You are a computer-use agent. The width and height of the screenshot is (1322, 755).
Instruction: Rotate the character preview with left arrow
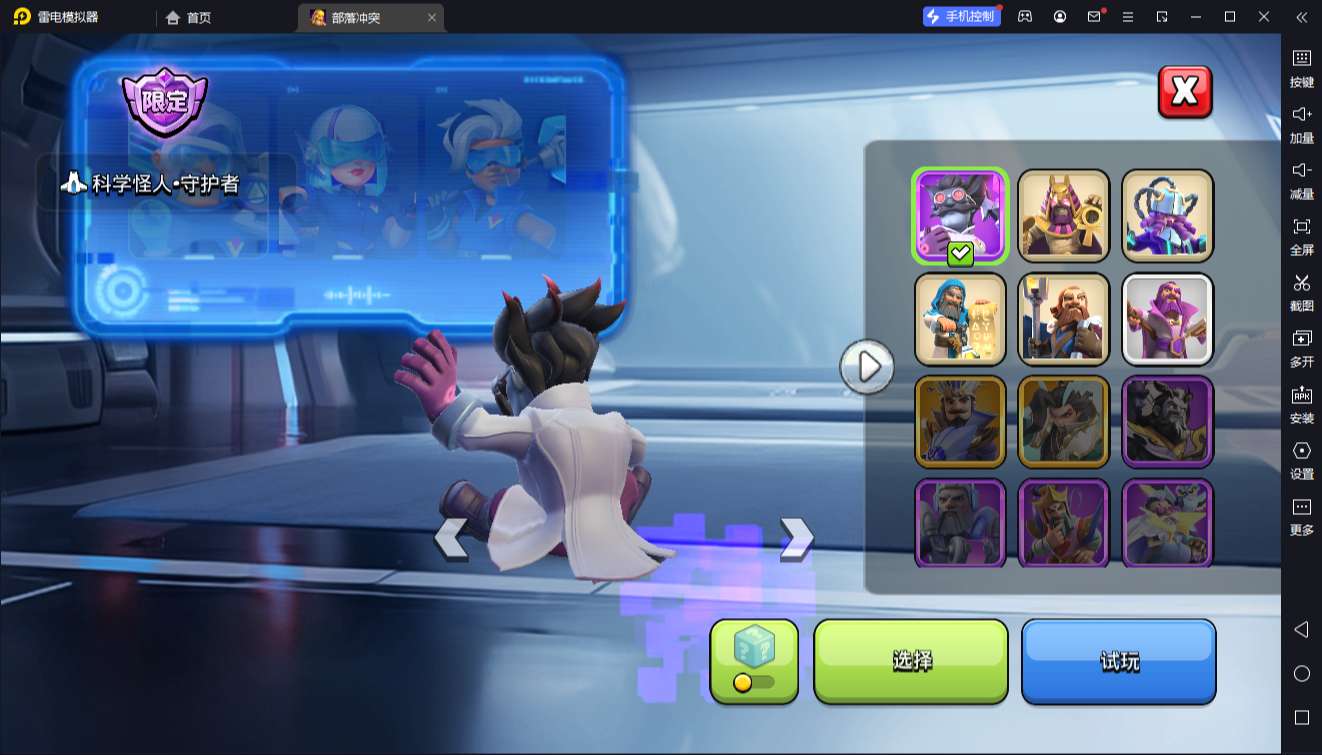451,539
